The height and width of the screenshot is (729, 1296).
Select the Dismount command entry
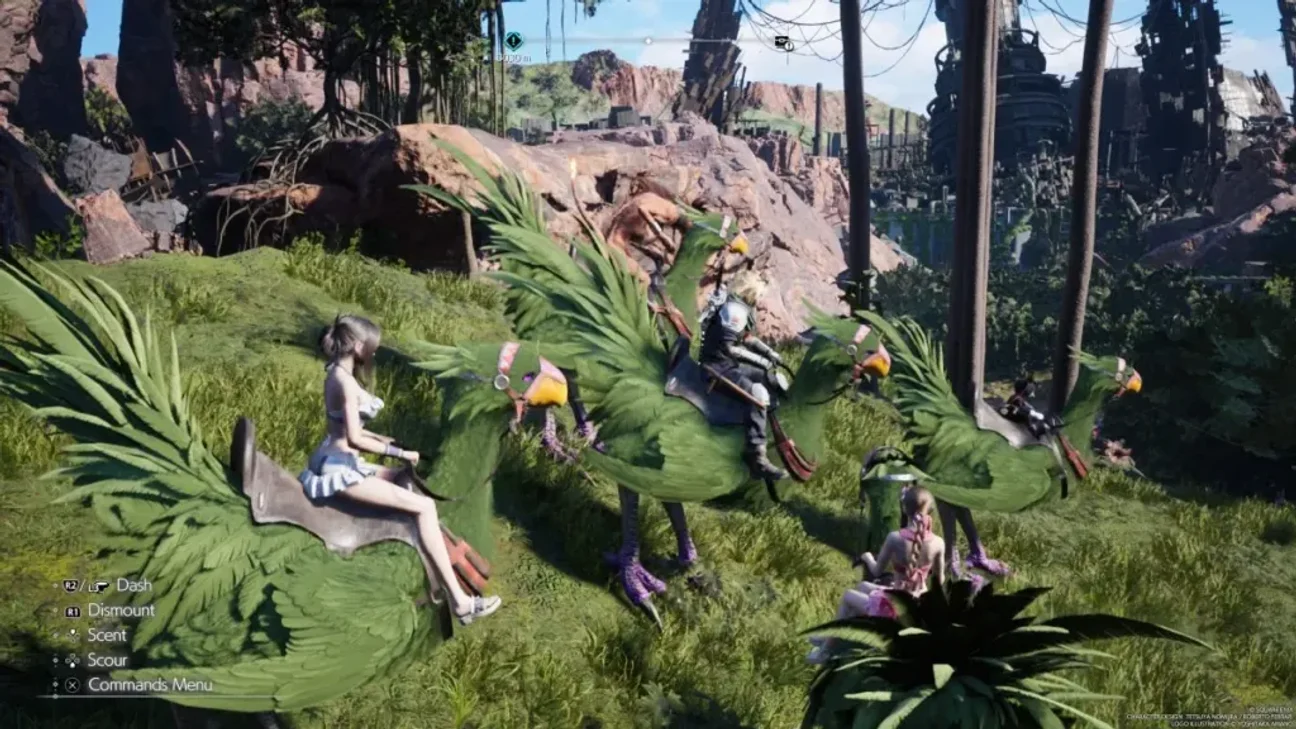click(120, 610)
